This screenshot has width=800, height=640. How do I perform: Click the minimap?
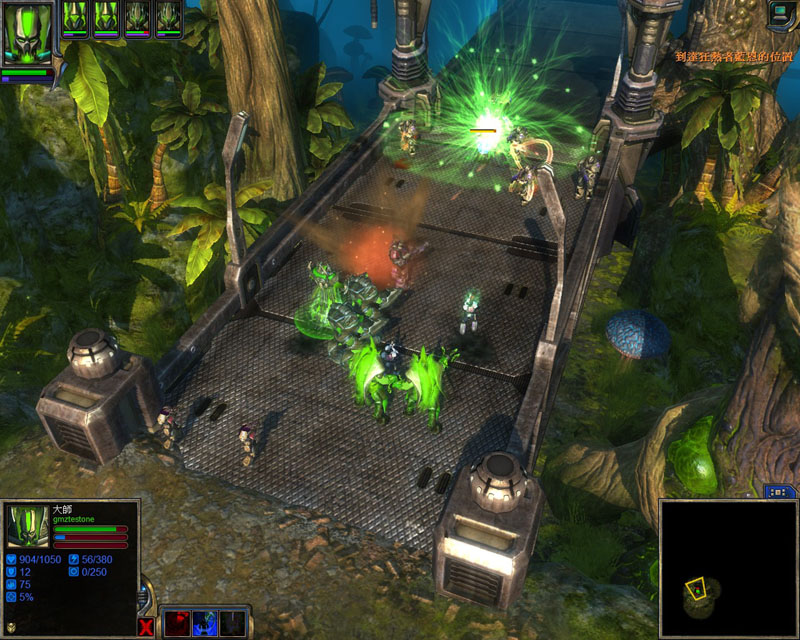[x=727, y=567]
